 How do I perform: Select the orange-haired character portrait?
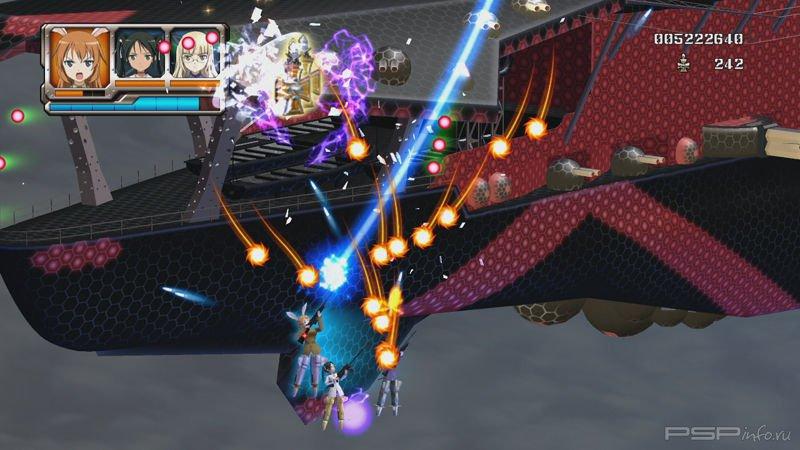(78, 58)
